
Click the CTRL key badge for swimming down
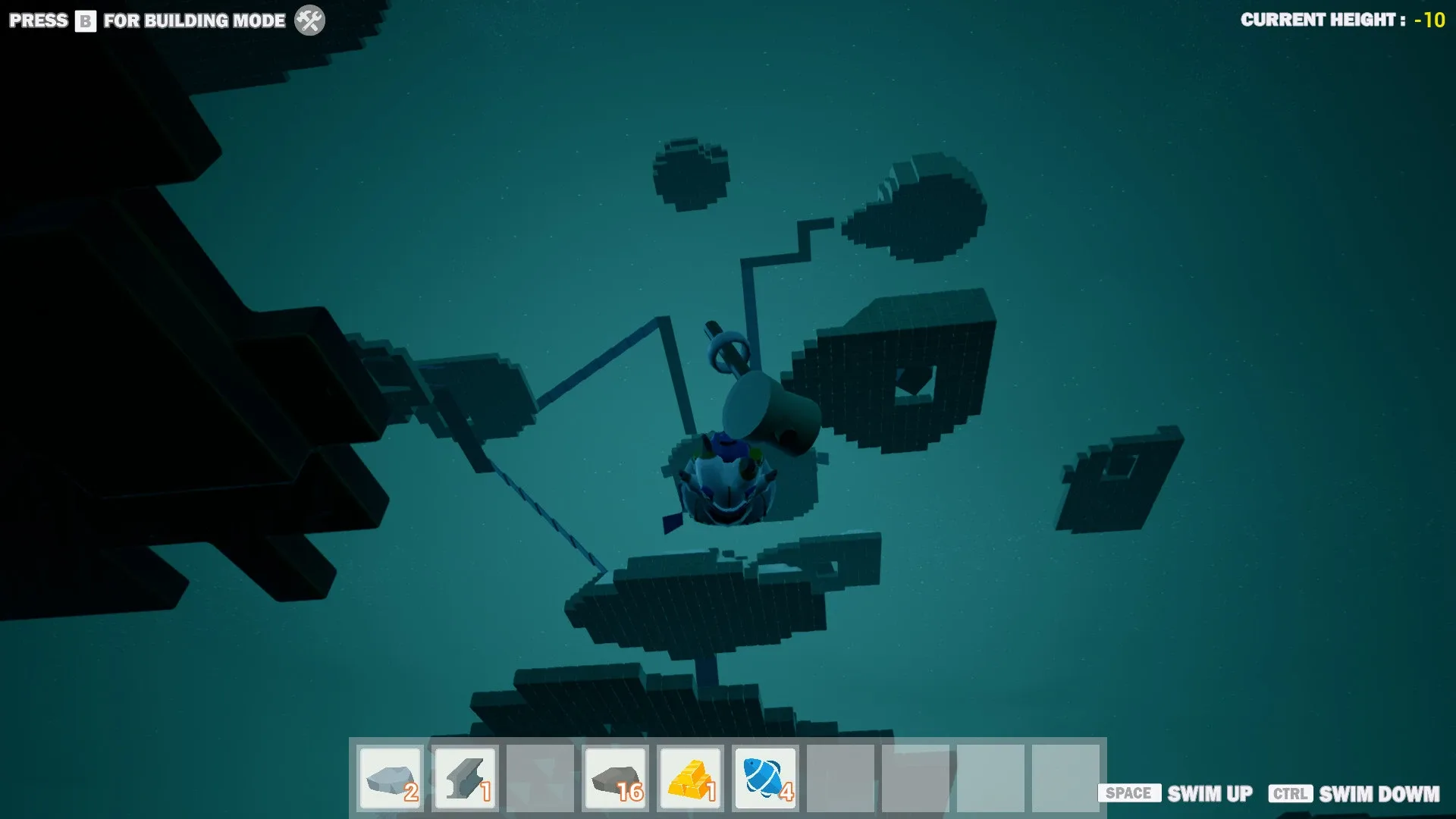click(x=1292, y=794)
